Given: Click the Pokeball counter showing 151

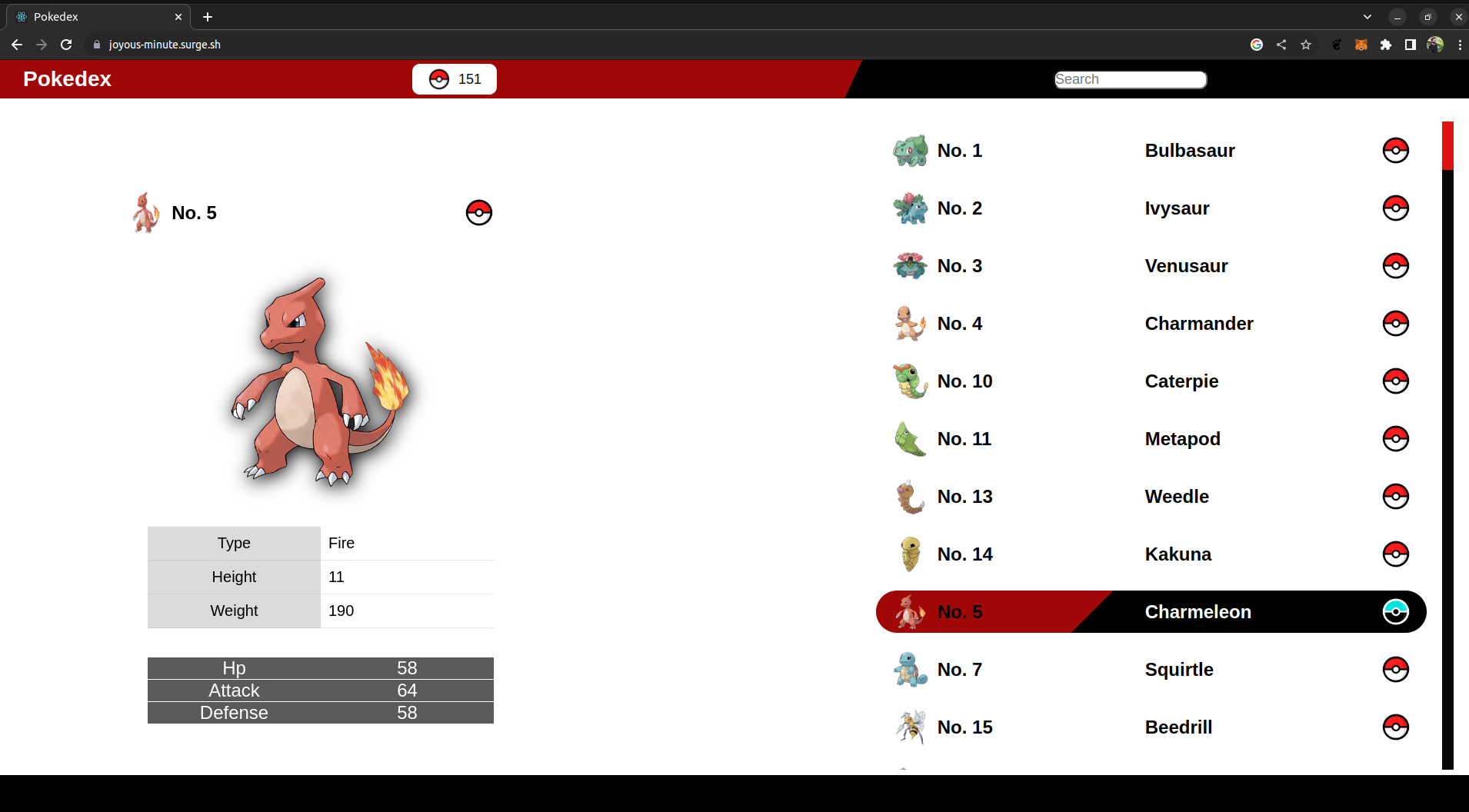Looking at the screenshot, I should click(454, 78).
